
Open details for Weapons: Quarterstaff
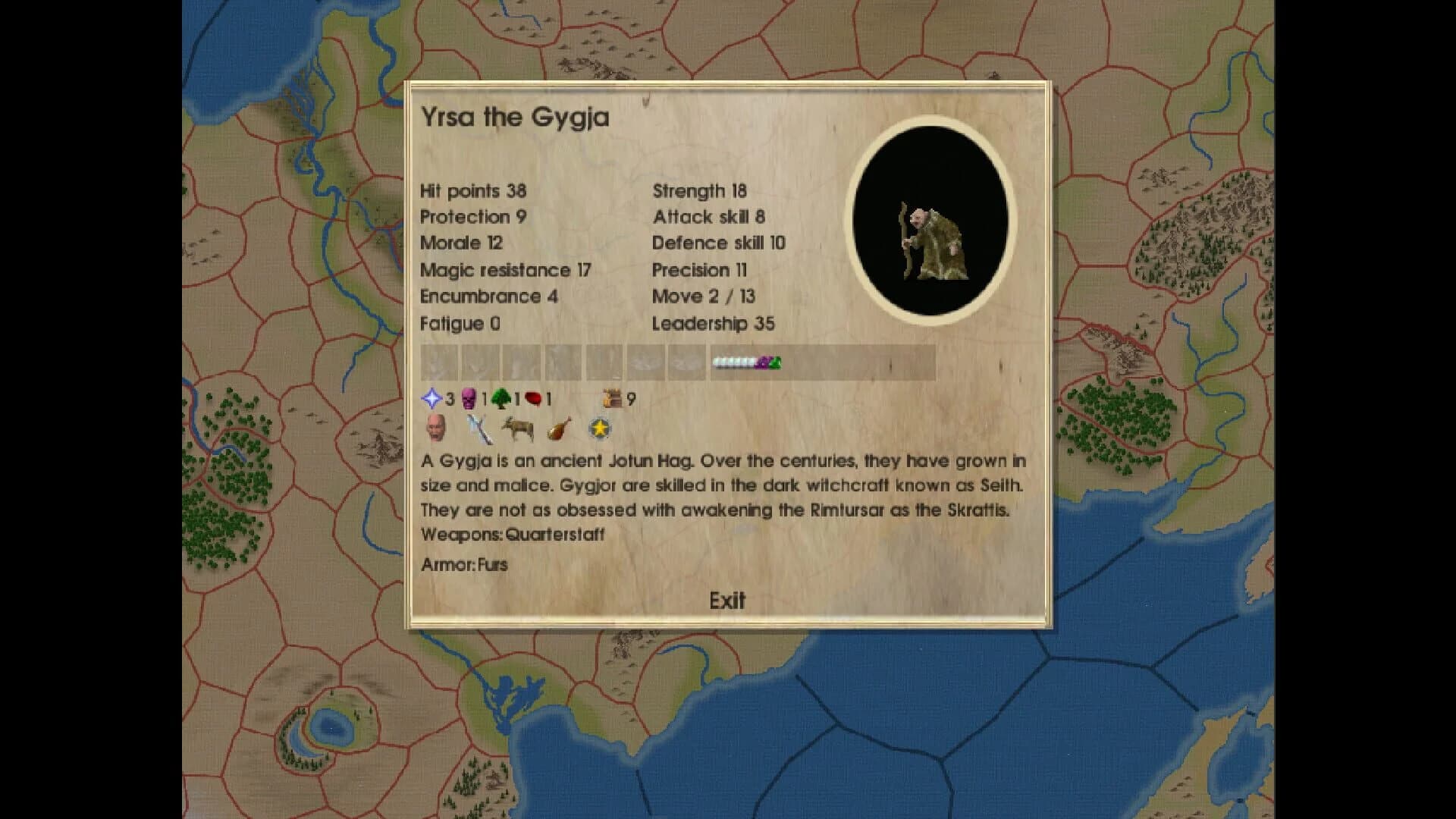pyautogui.click(x=513, y=535)
